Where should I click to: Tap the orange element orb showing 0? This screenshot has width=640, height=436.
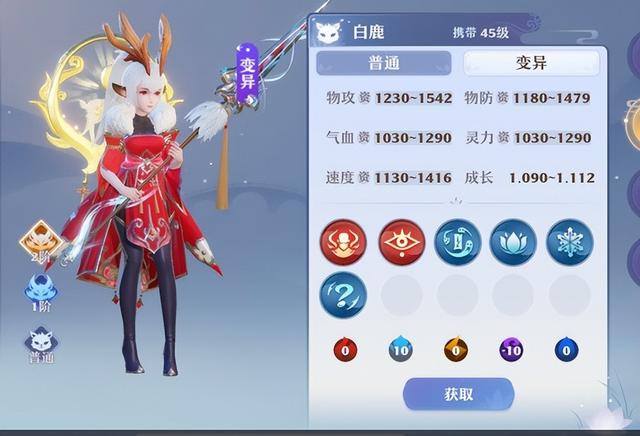point(457,350)
